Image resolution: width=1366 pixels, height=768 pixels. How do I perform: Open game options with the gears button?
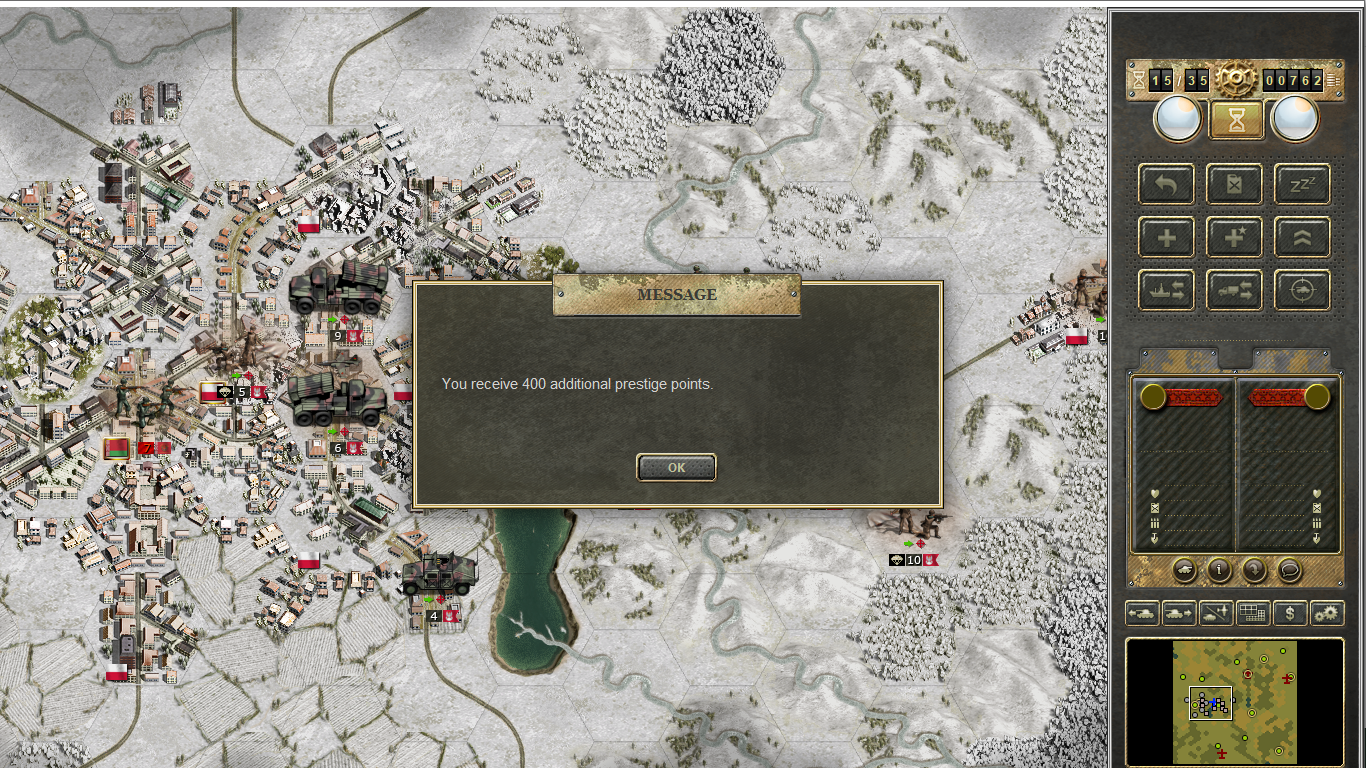coord(1327,613)
